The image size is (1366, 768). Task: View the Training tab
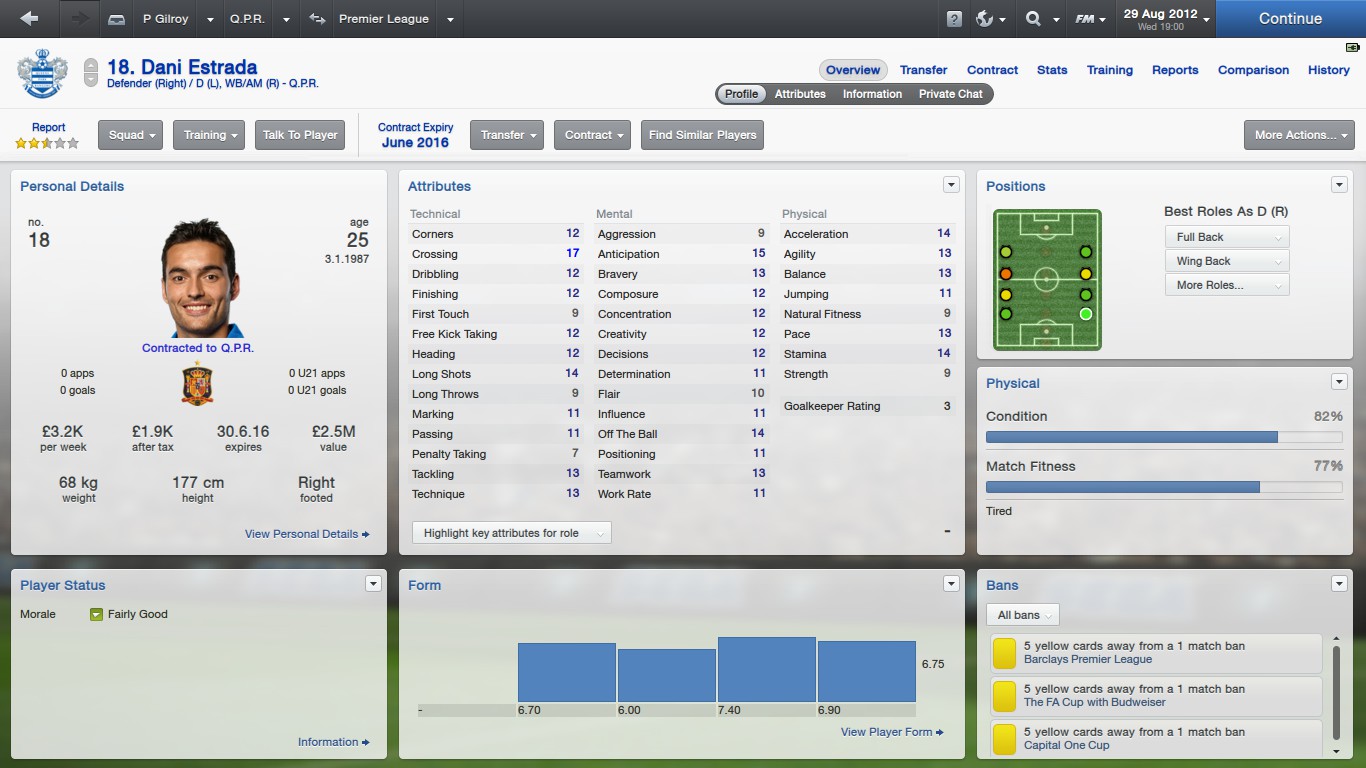(1110, 70)
